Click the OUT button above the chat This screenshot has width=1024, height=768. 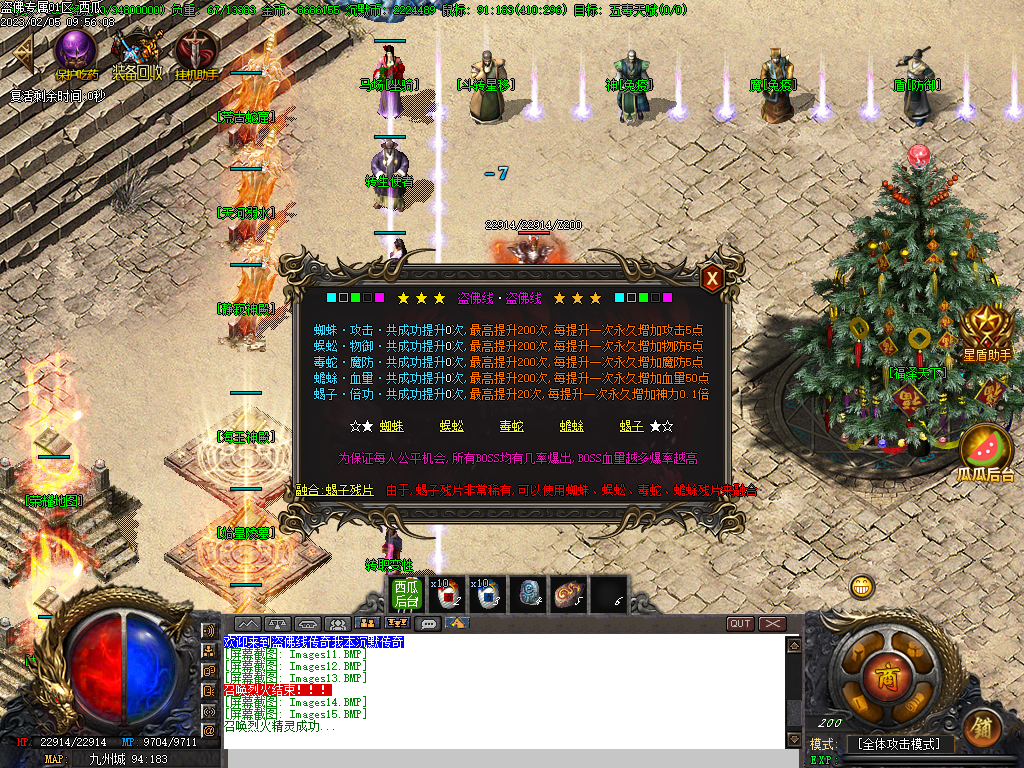[740, 623]
